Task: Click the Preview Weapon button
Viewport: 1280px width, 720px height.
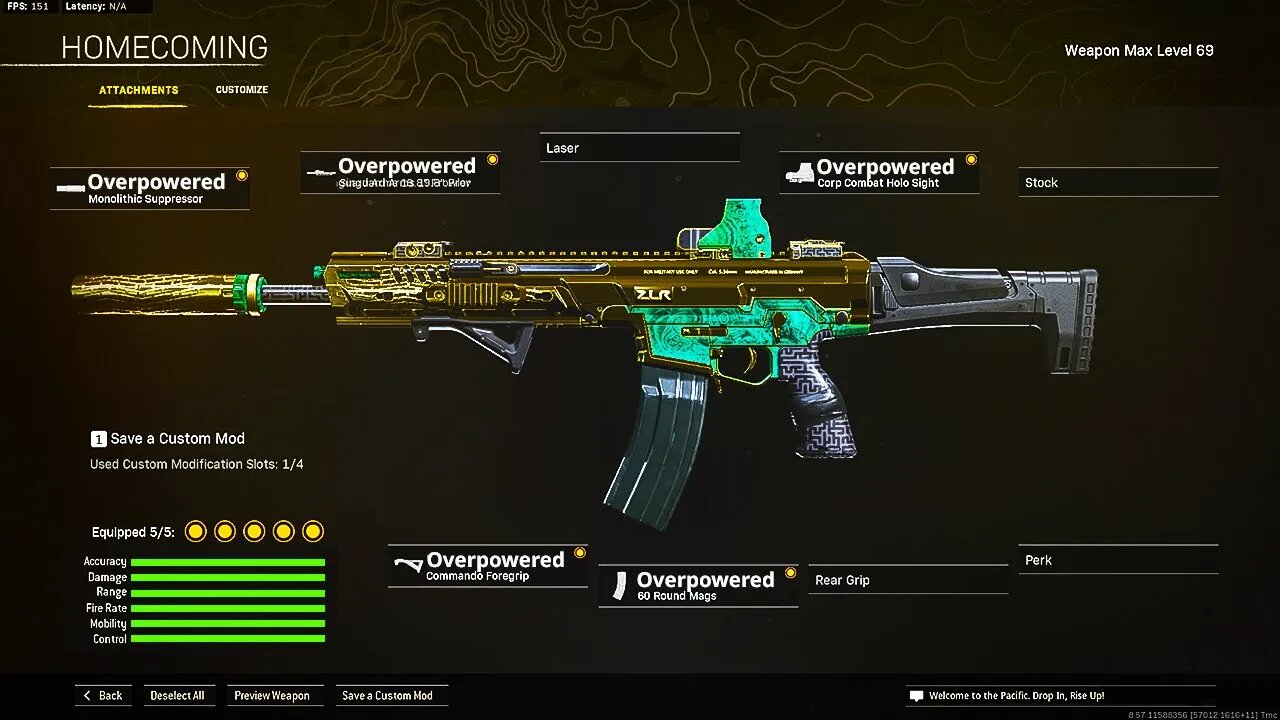Action: tap(275, 695)
